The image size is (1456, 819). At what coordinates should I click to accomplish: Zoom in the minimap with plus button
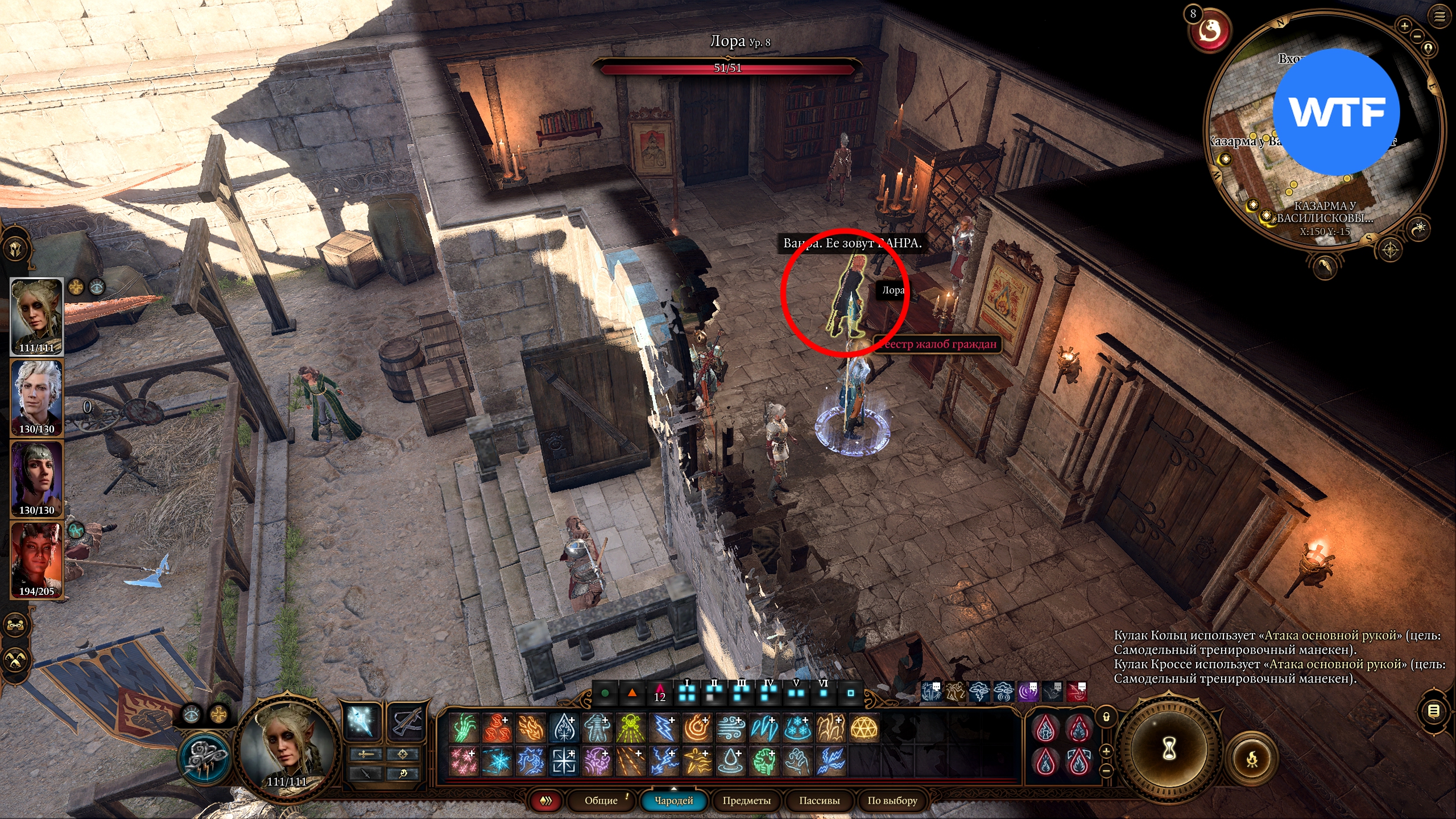click(x=1404, y=26)
